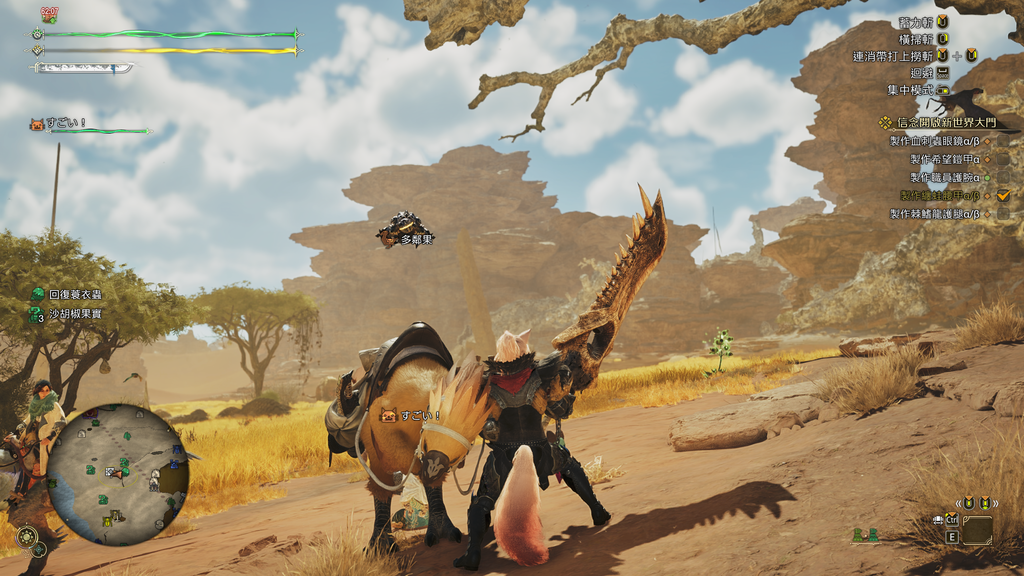Toggle the 製作血刺囊眼鏡α/β checkbox
The width and height of the screenshot is (1024, 576).
pos(1003,141)
